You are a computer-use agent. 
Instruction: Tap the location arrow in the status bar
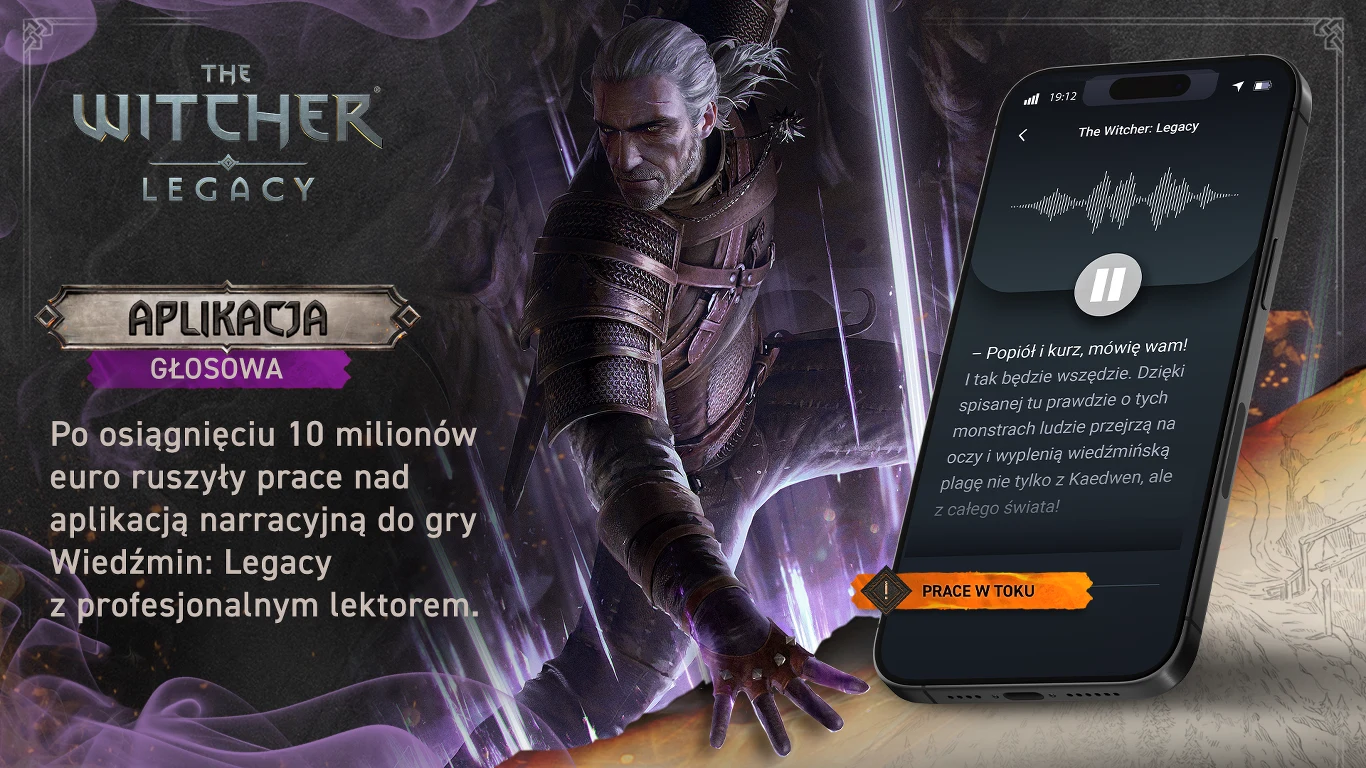[x=1239, y=88]
